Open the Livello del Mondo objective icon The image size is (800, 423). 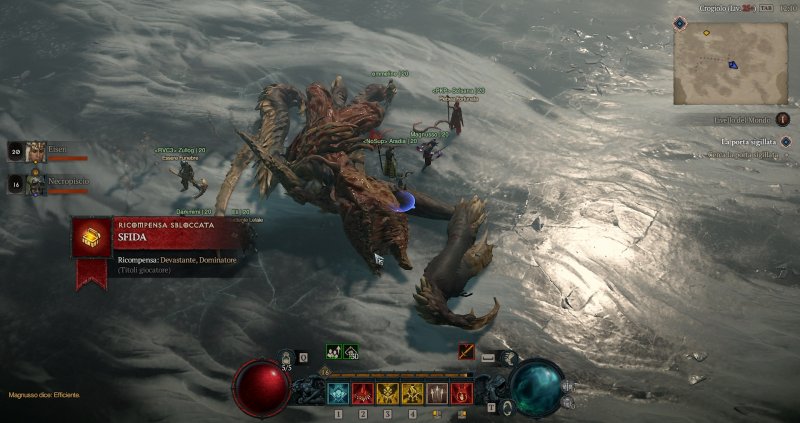click(x=783, y=119)
